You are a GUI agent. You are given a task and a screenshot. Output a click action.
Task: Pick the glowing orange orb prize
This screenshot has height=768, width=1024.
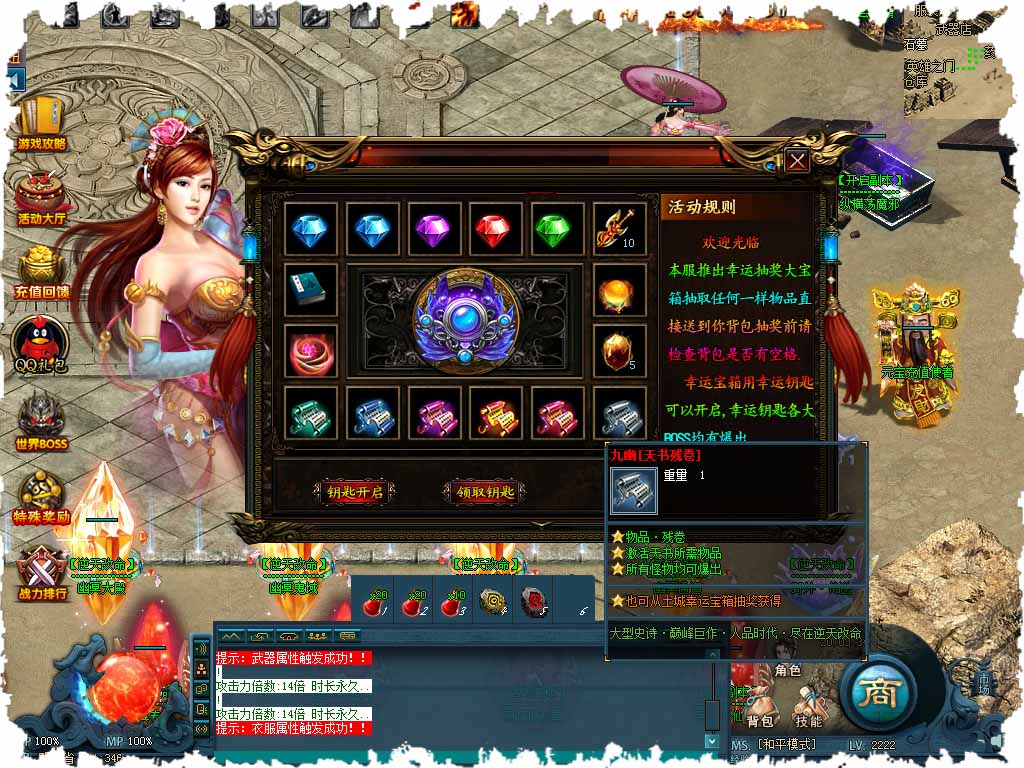click(x=619, y=291)
